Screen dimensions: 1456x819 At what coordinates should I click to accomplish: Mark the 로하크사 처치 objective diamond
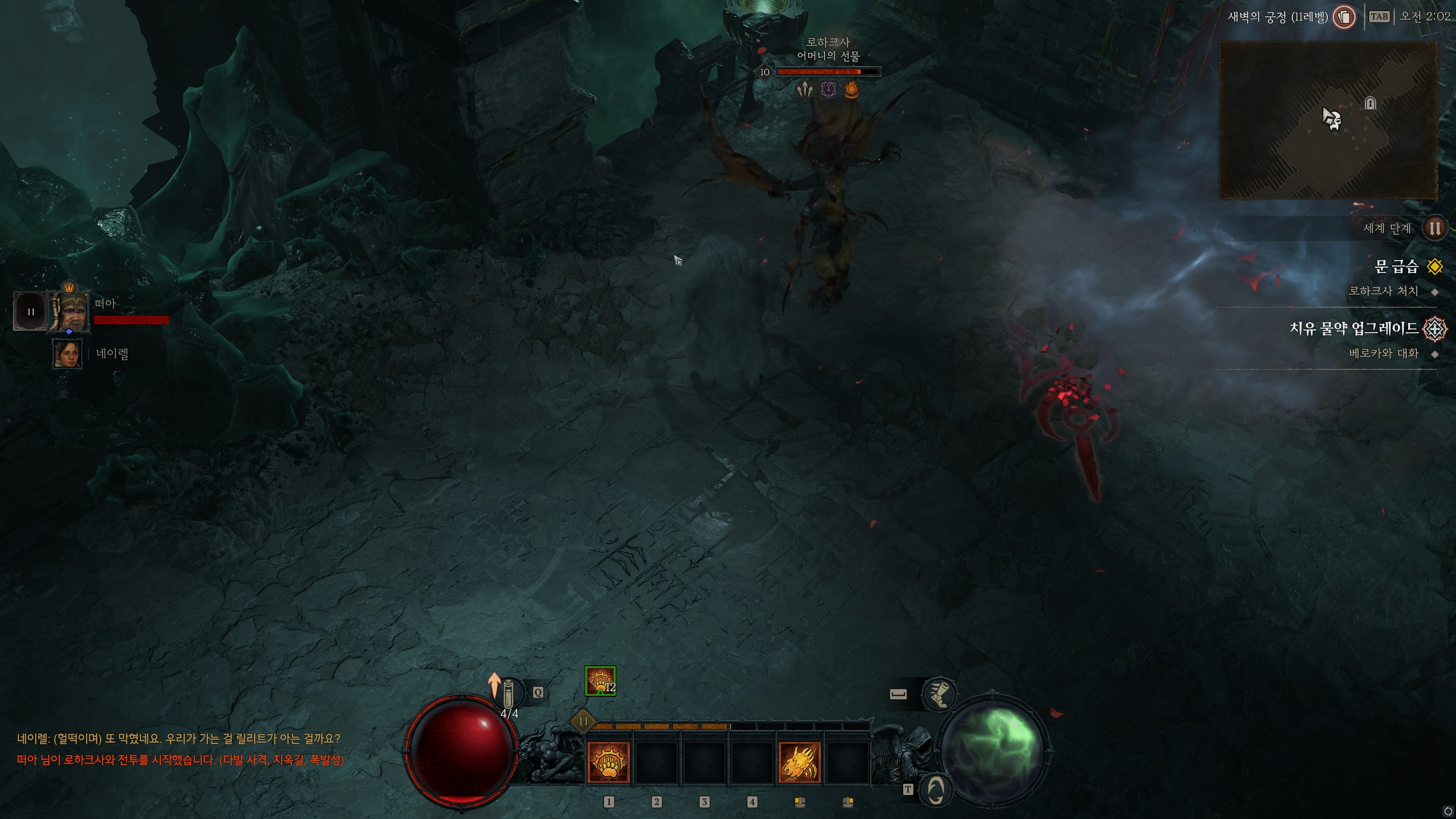[x=1436, y=292]
